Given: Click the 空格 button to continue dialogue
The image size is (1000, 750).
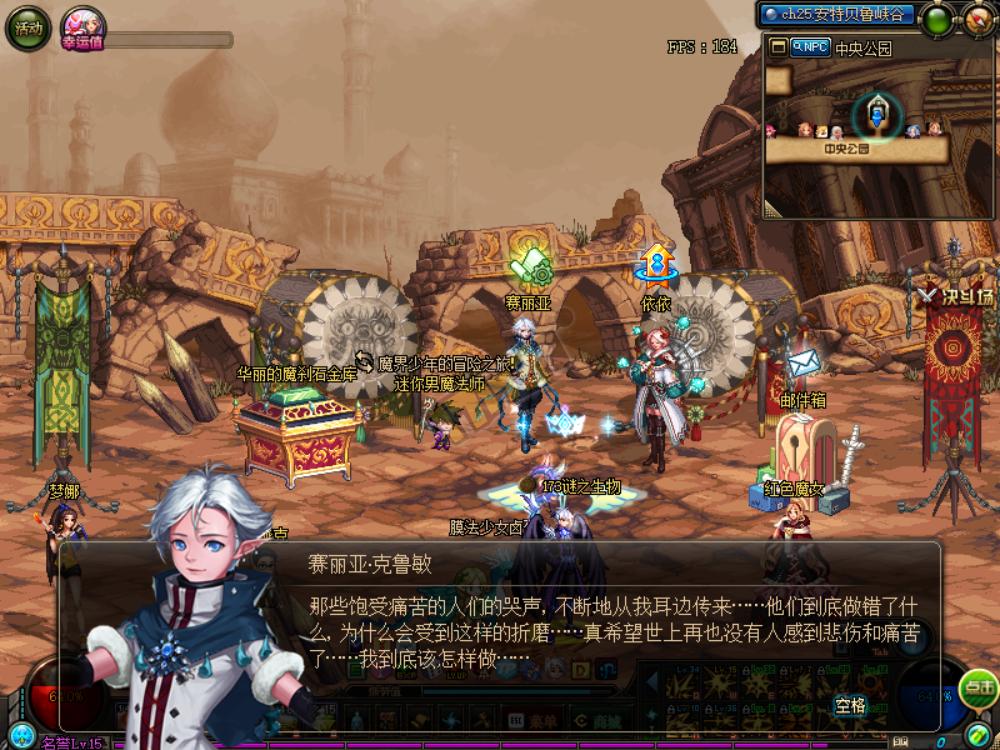Looking at the screenshot, I should coord(850,706).
